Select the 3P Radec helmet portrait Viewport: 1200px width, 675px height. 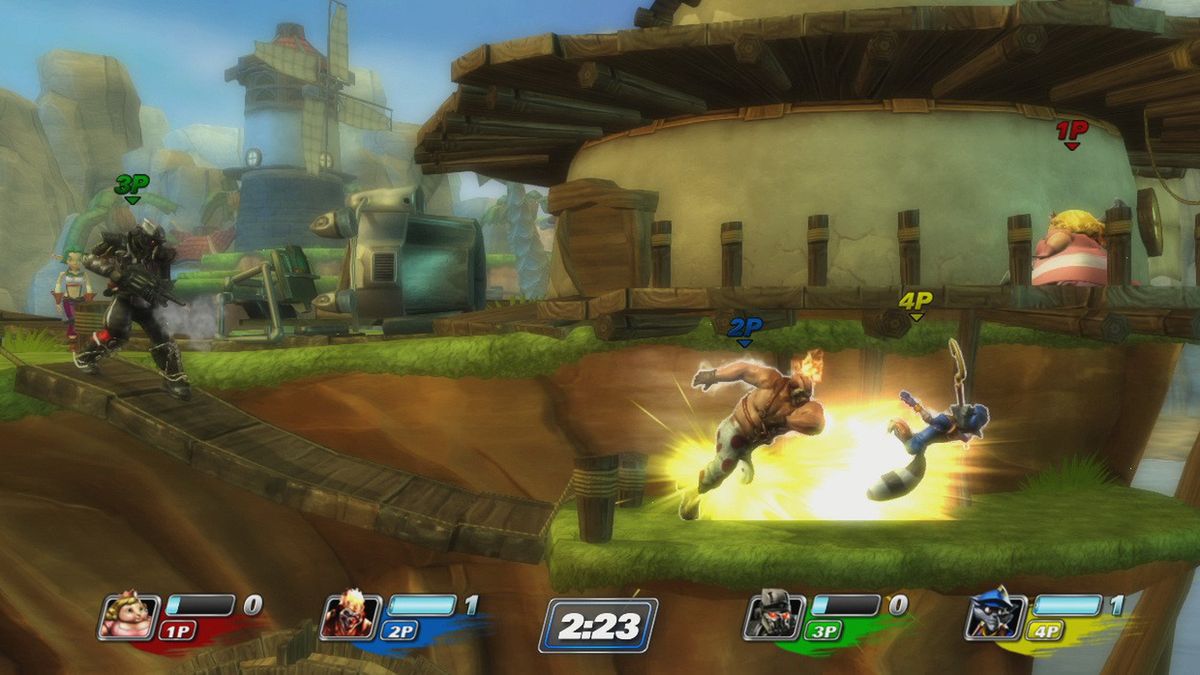[772, 616]
